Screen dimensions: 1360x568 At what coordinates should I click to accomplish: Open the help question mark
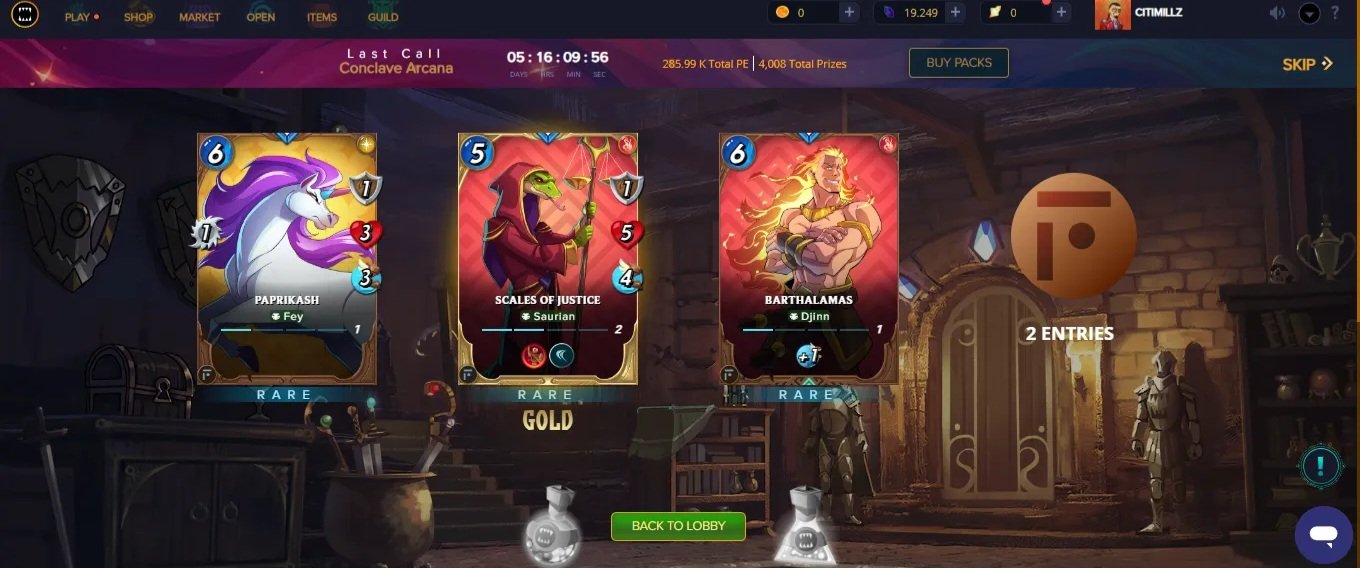pyautogui.click(x=1335, y=14)
